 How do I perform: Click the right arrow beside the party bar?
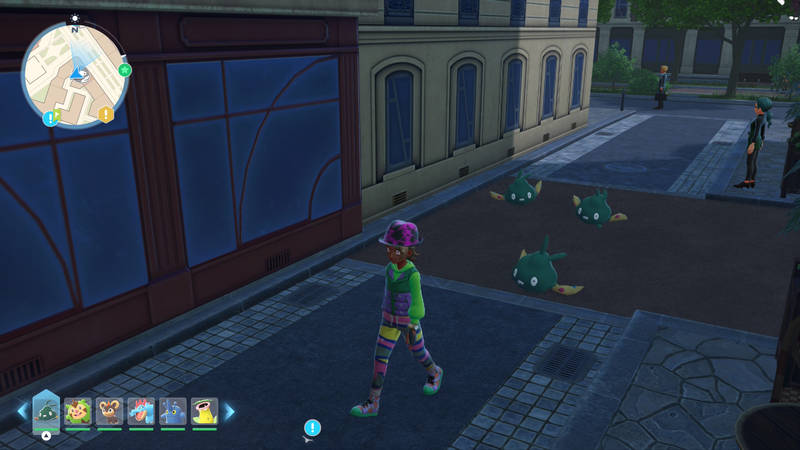229,411
